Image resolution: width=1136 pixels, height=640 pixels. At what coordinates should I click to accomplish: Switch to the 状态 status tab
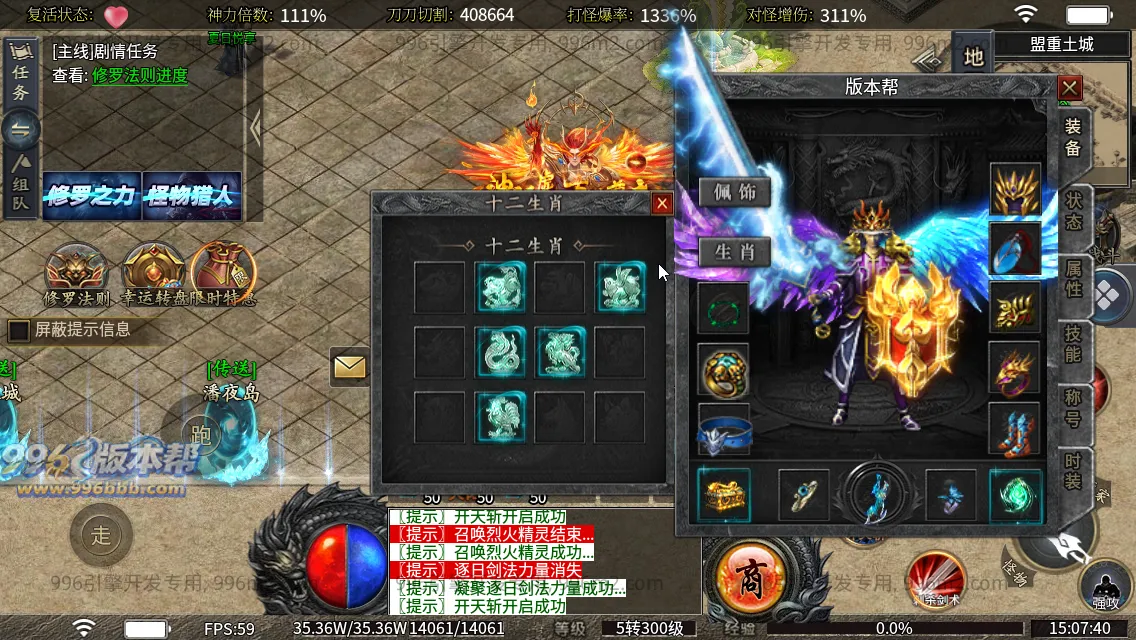coord(1073,211)
